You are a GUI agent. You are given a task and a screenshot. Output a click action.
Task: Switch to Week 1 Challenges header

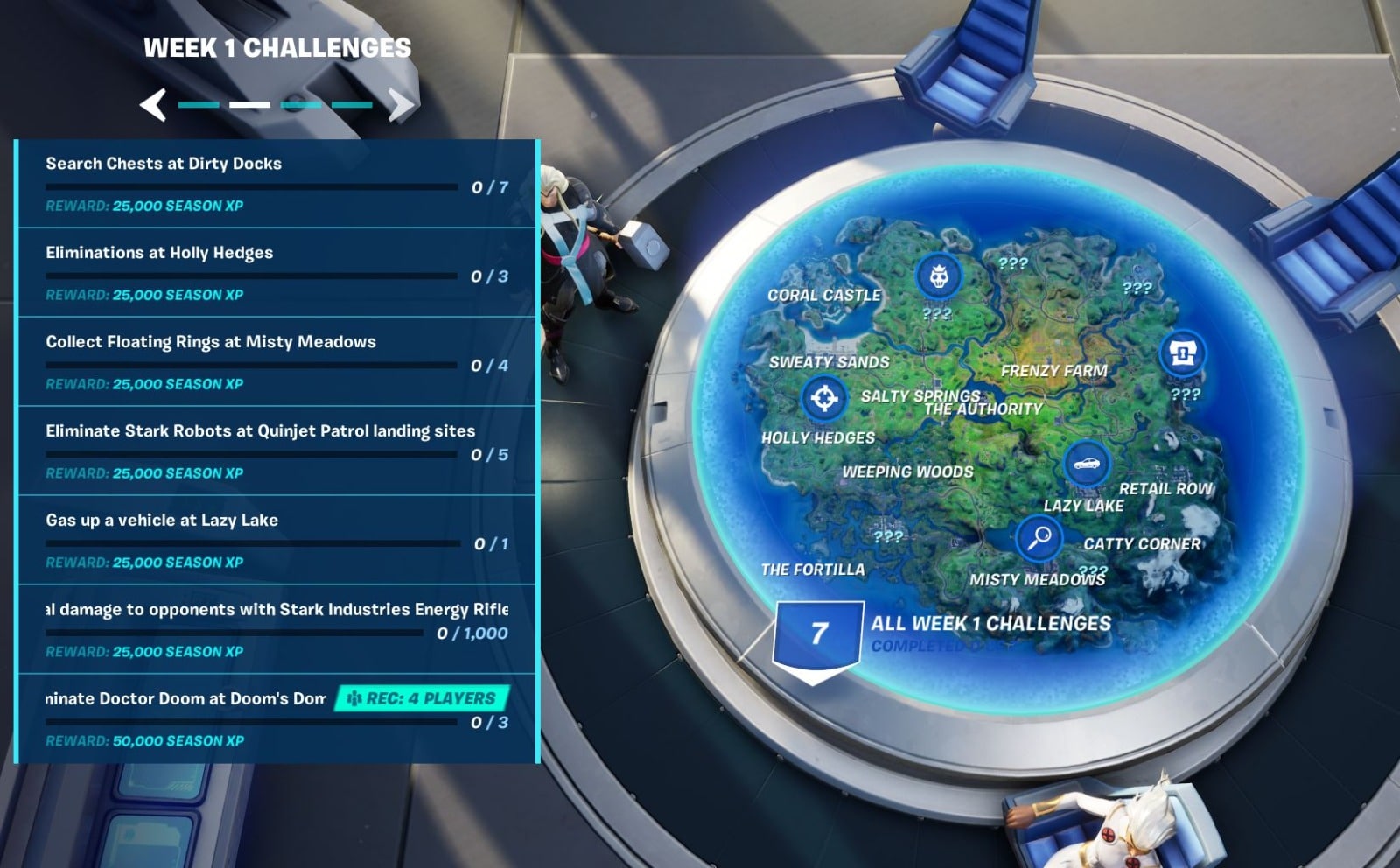click(x=278, y=48)
